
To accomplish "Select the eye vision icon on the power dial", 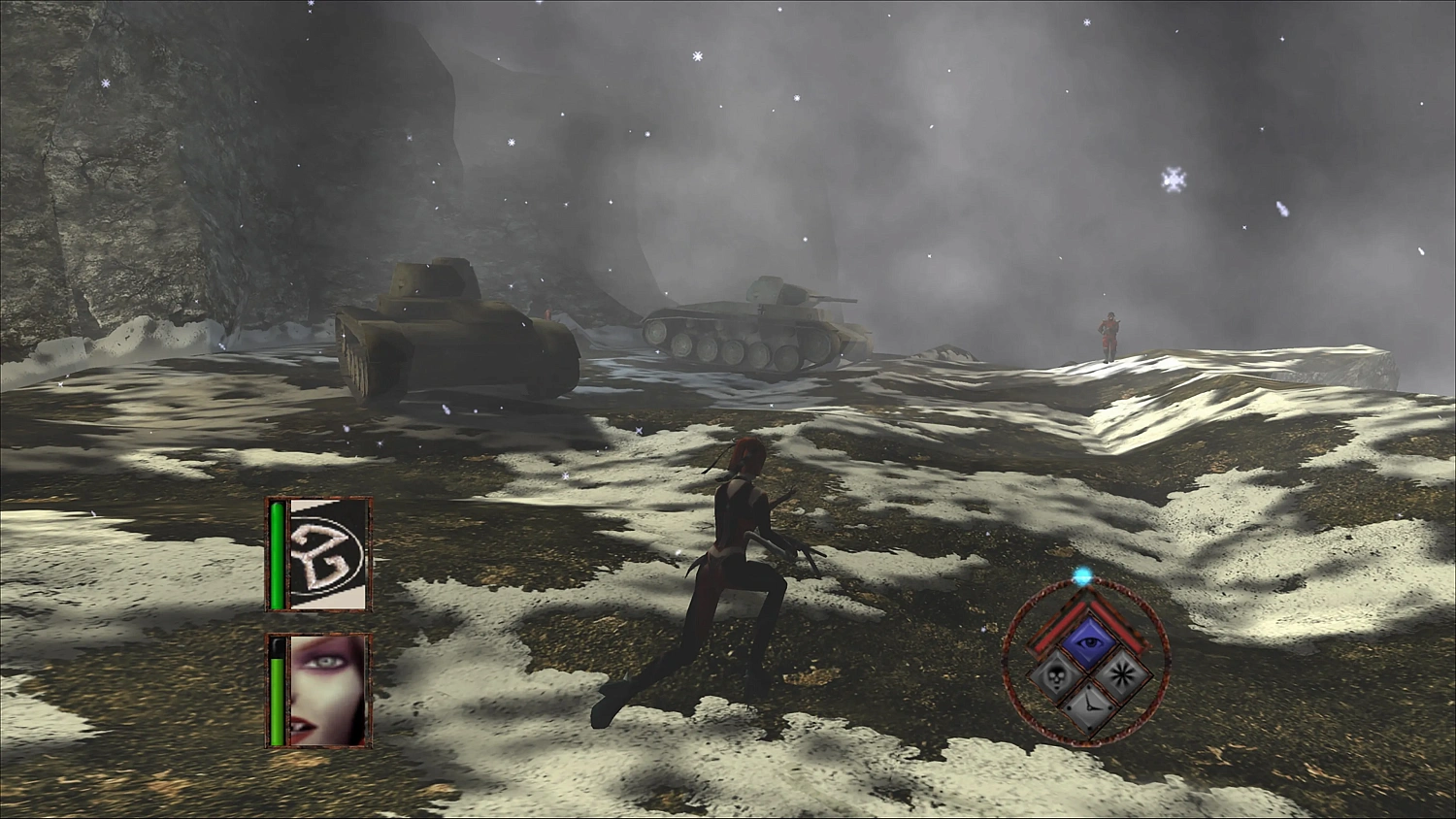I will click(x=1088, y=640).
